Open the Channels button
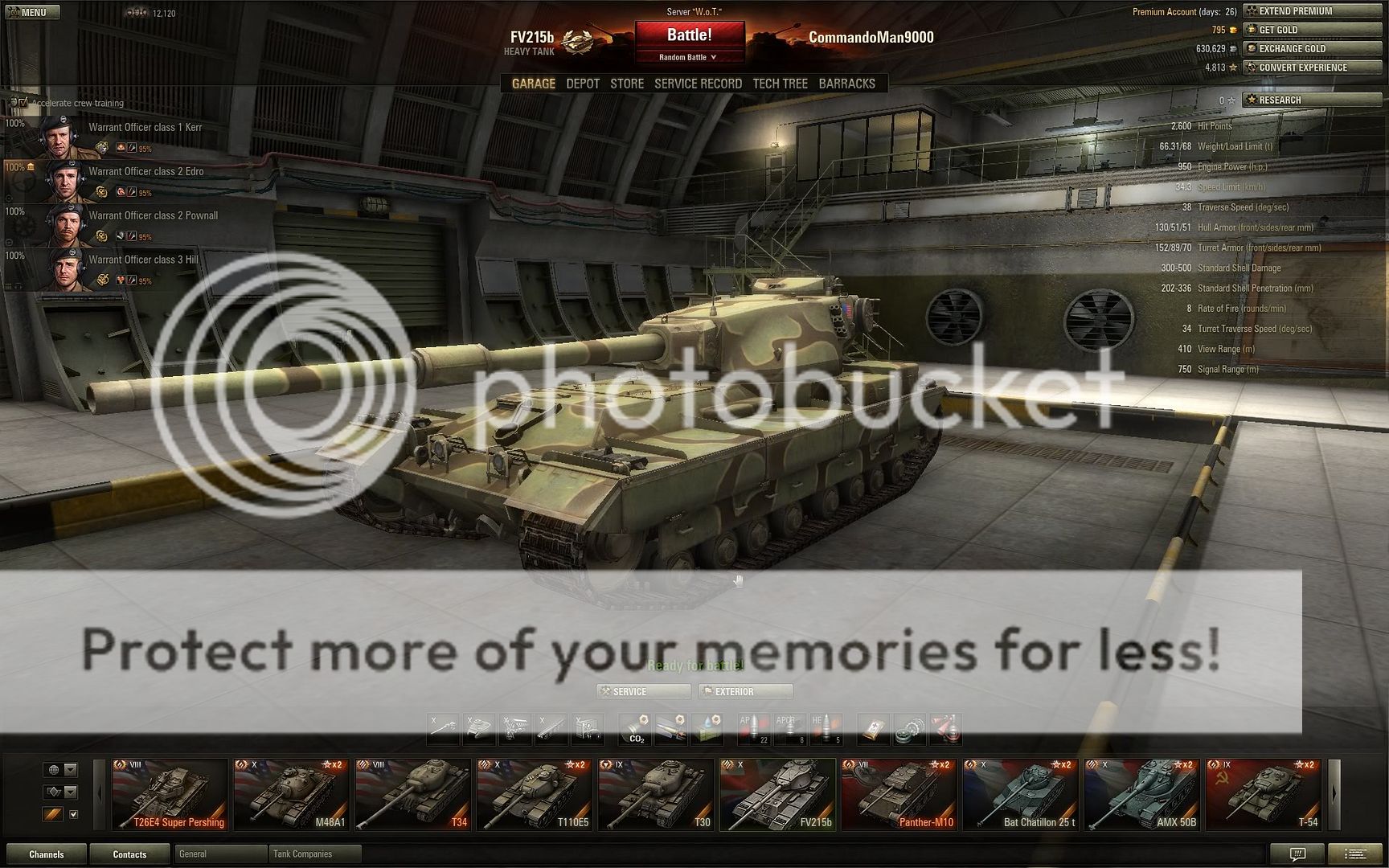 [46, 854]
